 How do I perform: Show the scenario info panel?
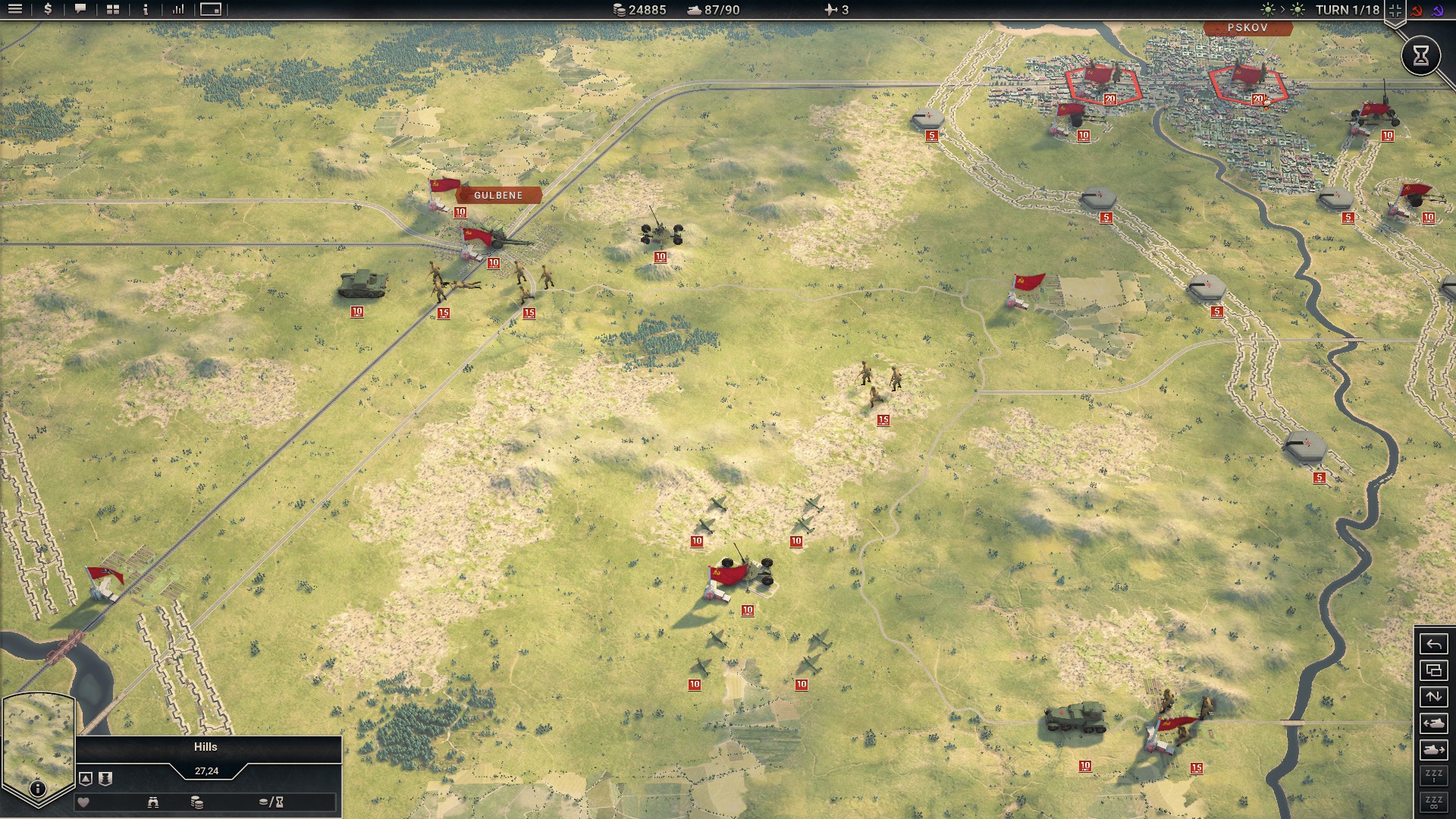[x=146, y=10]
